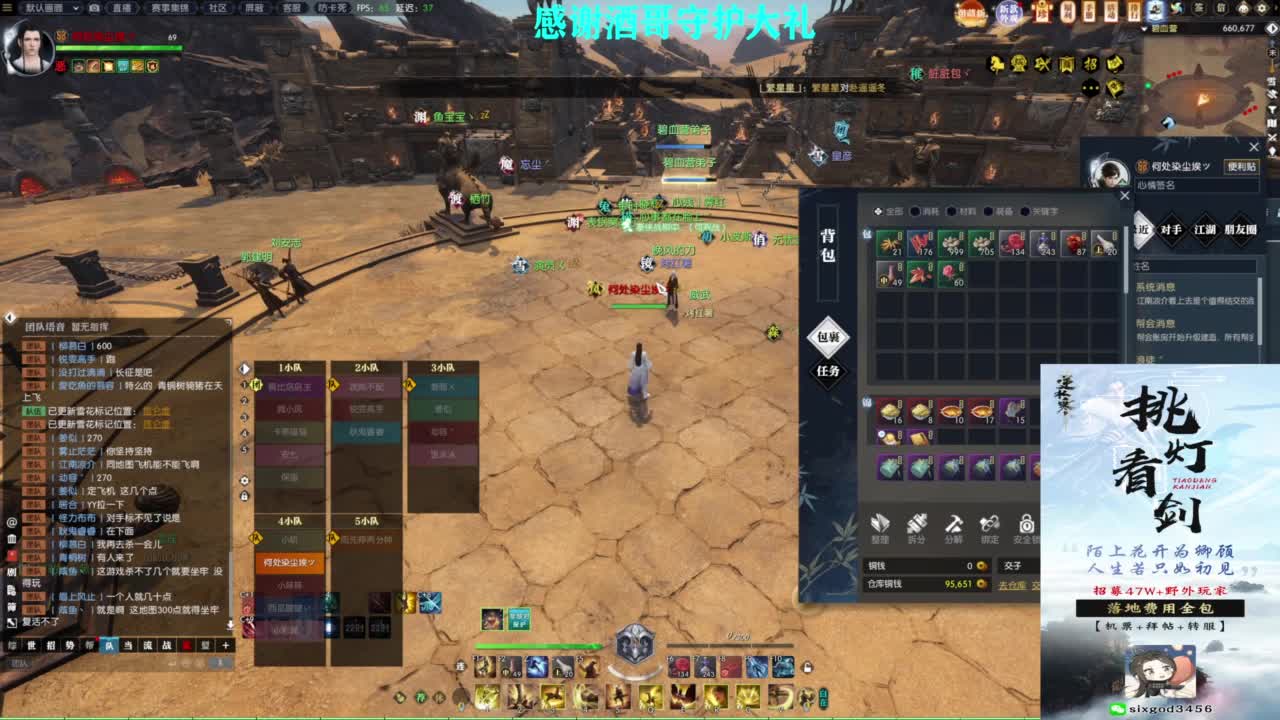Use the 分解 dismantle icon
This screenshot has width=1280, height=720.
(954, 527)
